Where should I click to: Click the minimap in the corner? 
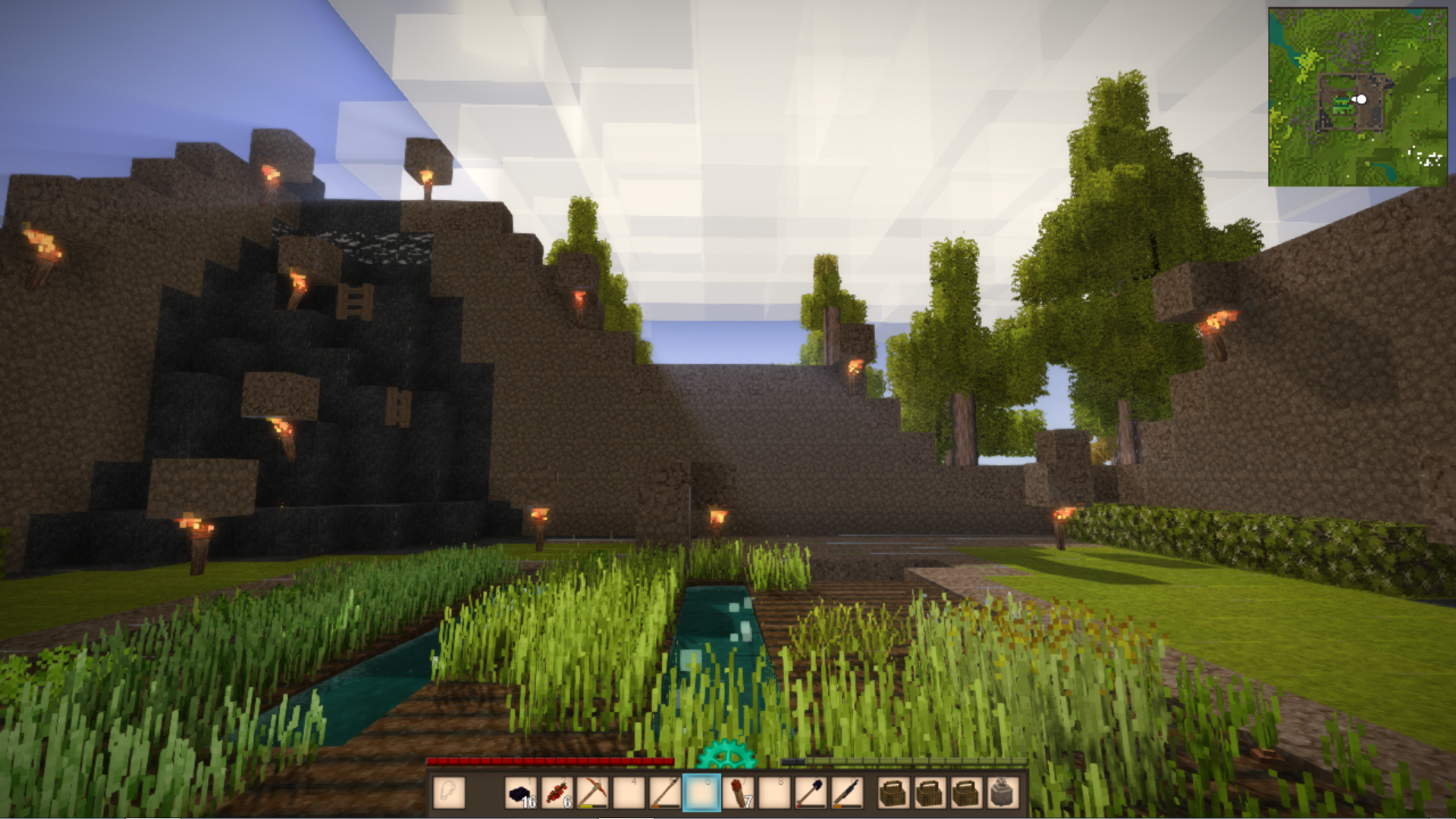click(1357, 97)
